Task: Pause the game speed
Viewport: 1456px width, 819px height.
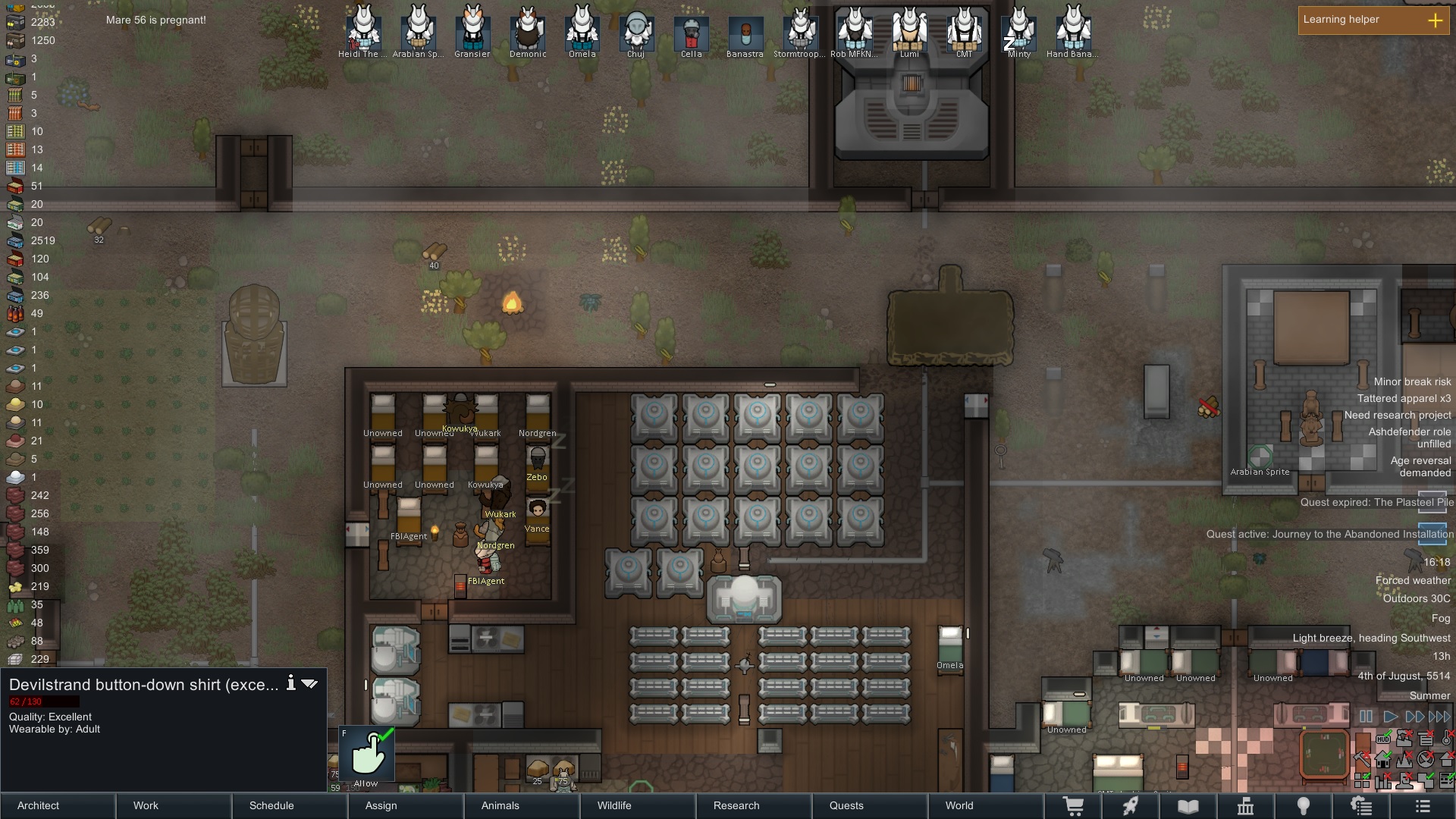Action: [1366, 717]
